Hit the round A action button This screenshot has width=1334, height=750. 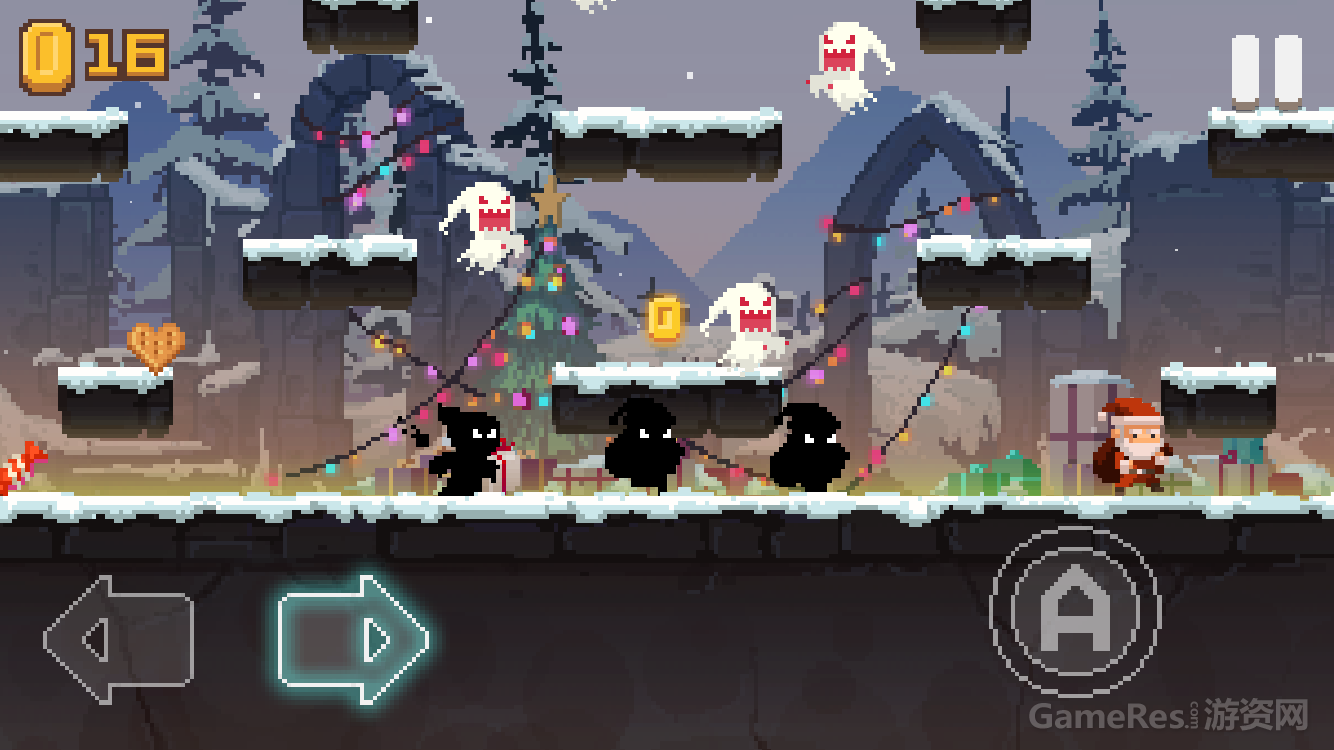pyautogui.click(x=1075, y=612)
